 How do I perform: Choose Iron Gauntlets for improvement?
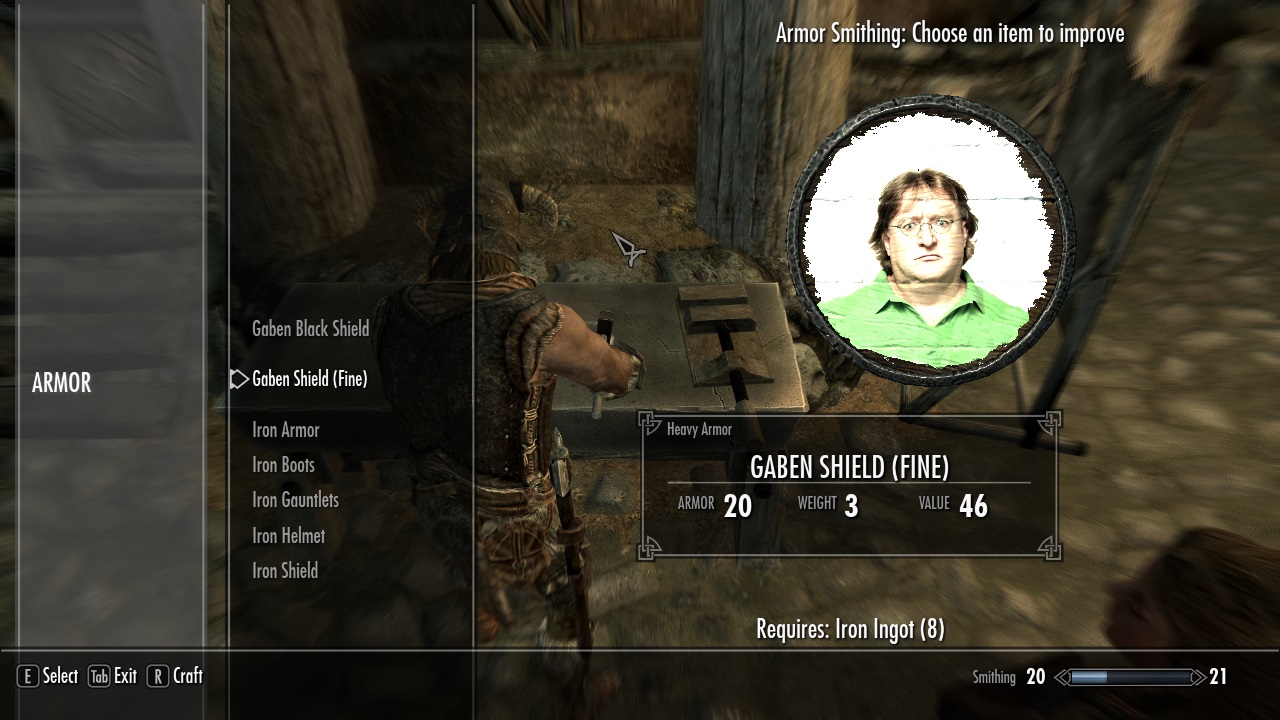tap(294, 500)
